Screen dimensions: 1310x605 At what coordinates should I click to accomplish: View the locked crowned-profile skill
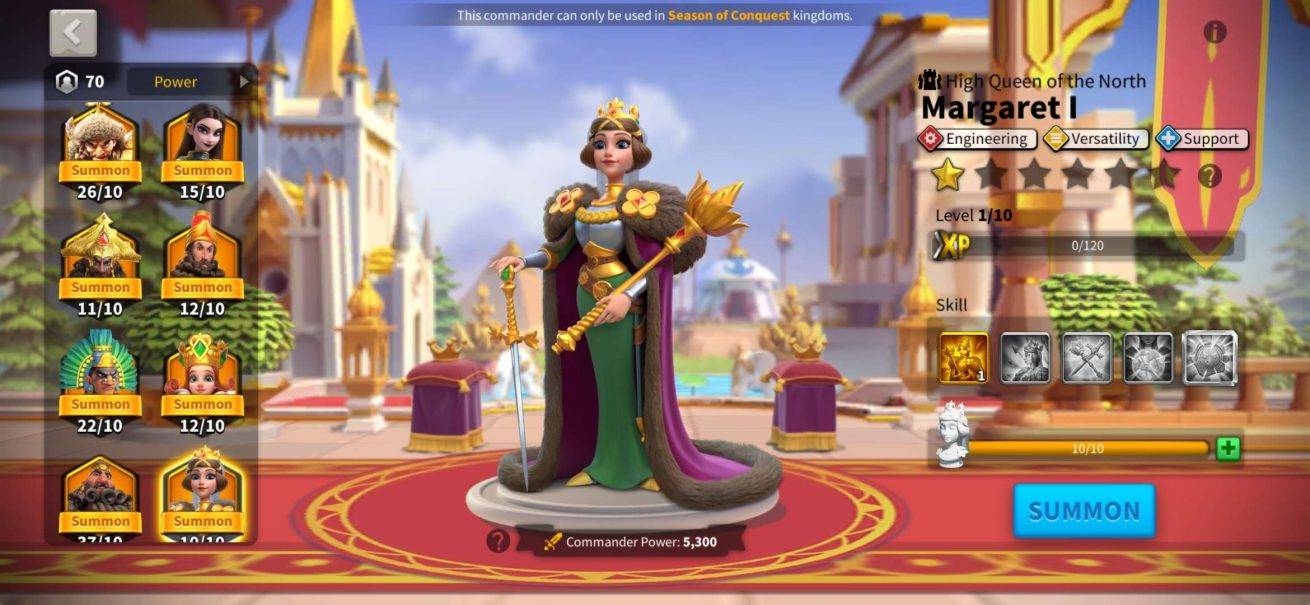pyautogui.click(x=1025, y=358)
